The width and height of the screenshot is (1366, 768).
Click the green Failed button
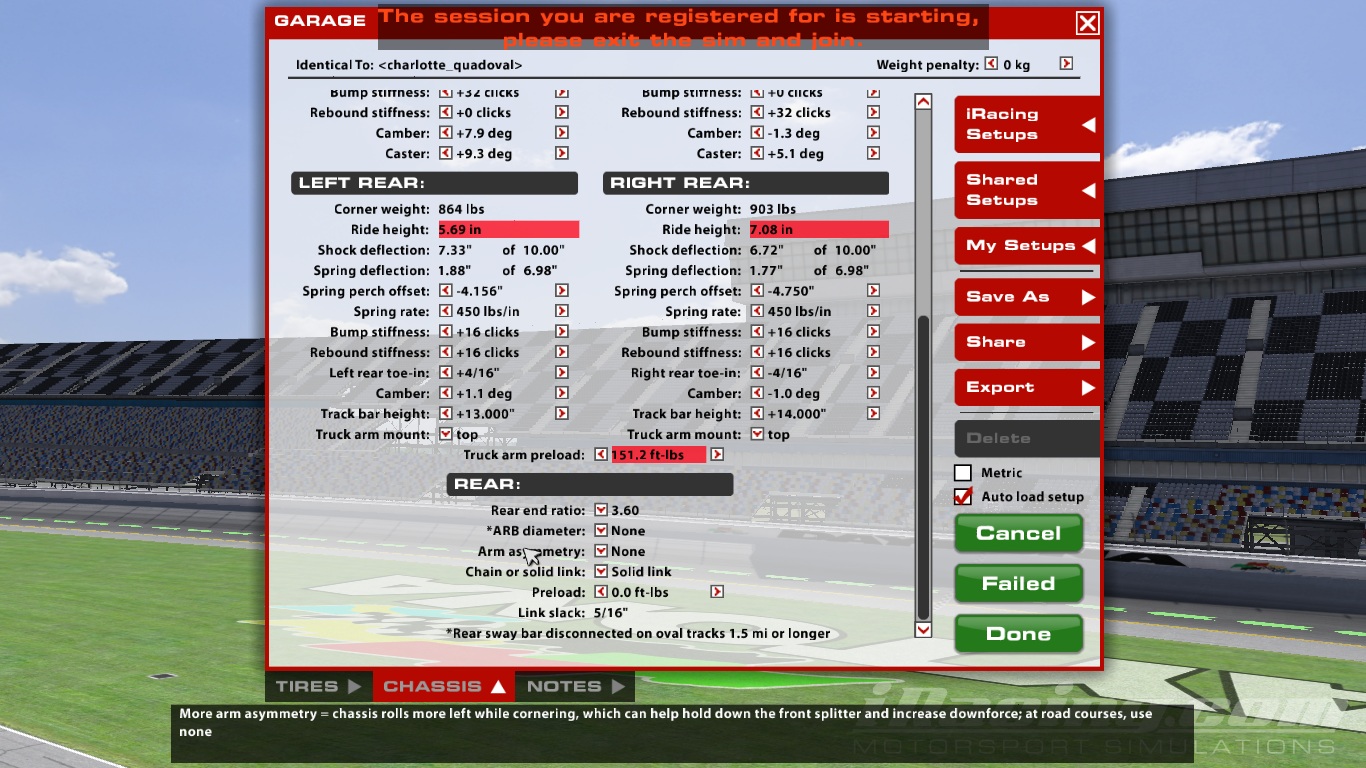(x=1018, y=584)
